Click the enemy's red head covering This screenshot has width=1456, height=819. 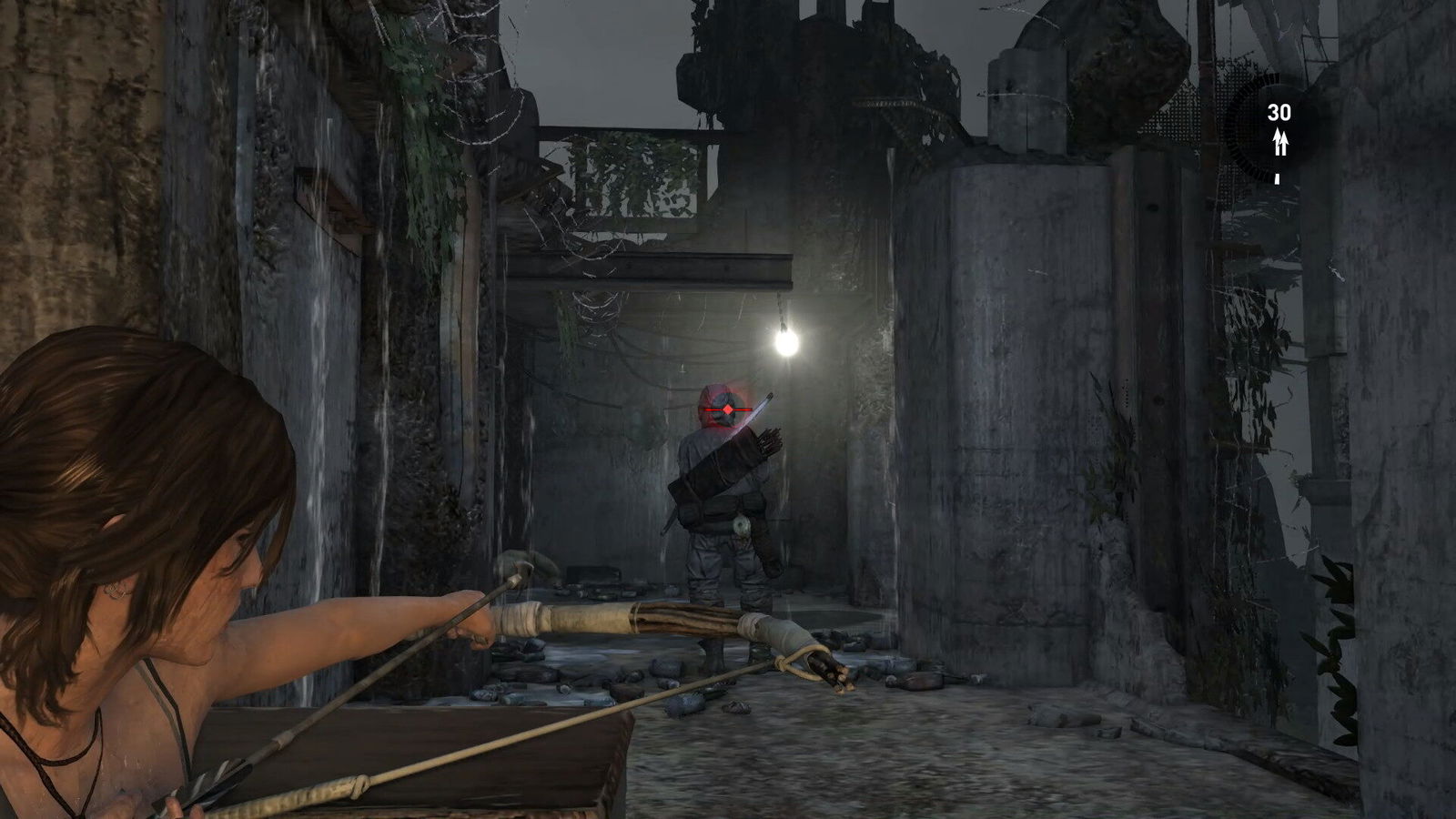click(708, 398)
